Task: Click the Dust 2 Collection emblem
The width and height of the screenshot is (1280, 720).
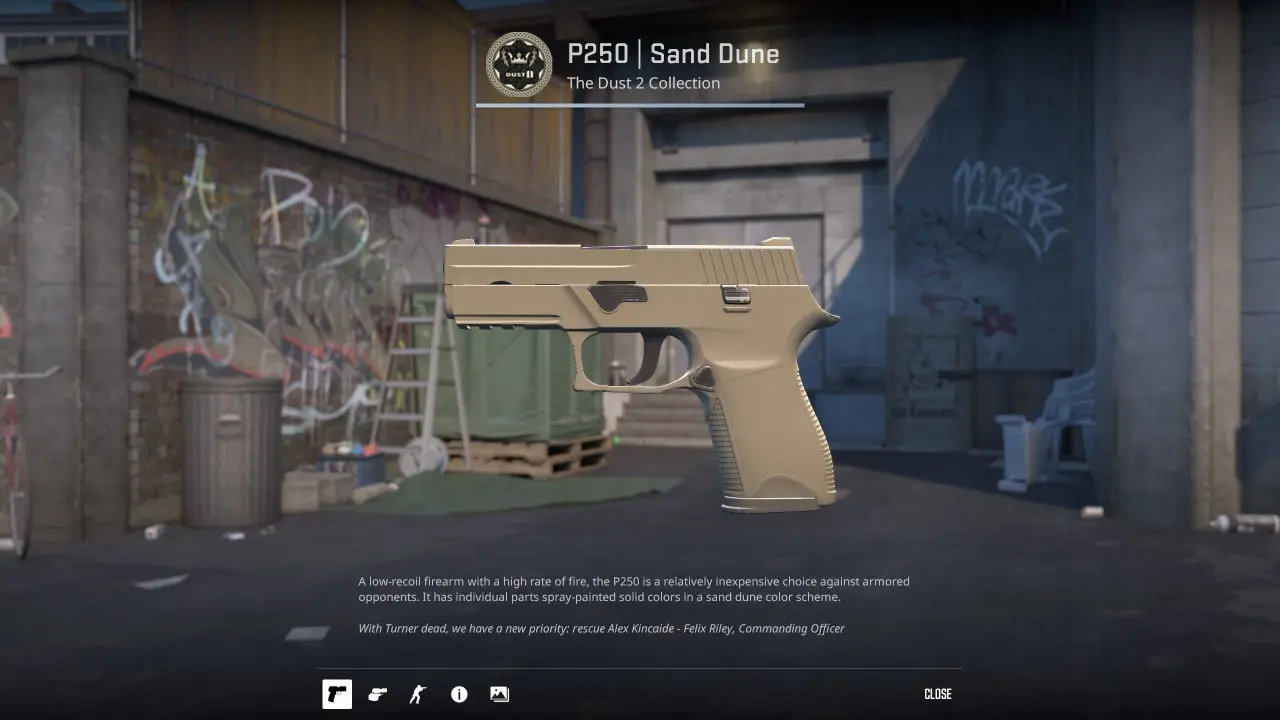Action: [x=519, y=65]
